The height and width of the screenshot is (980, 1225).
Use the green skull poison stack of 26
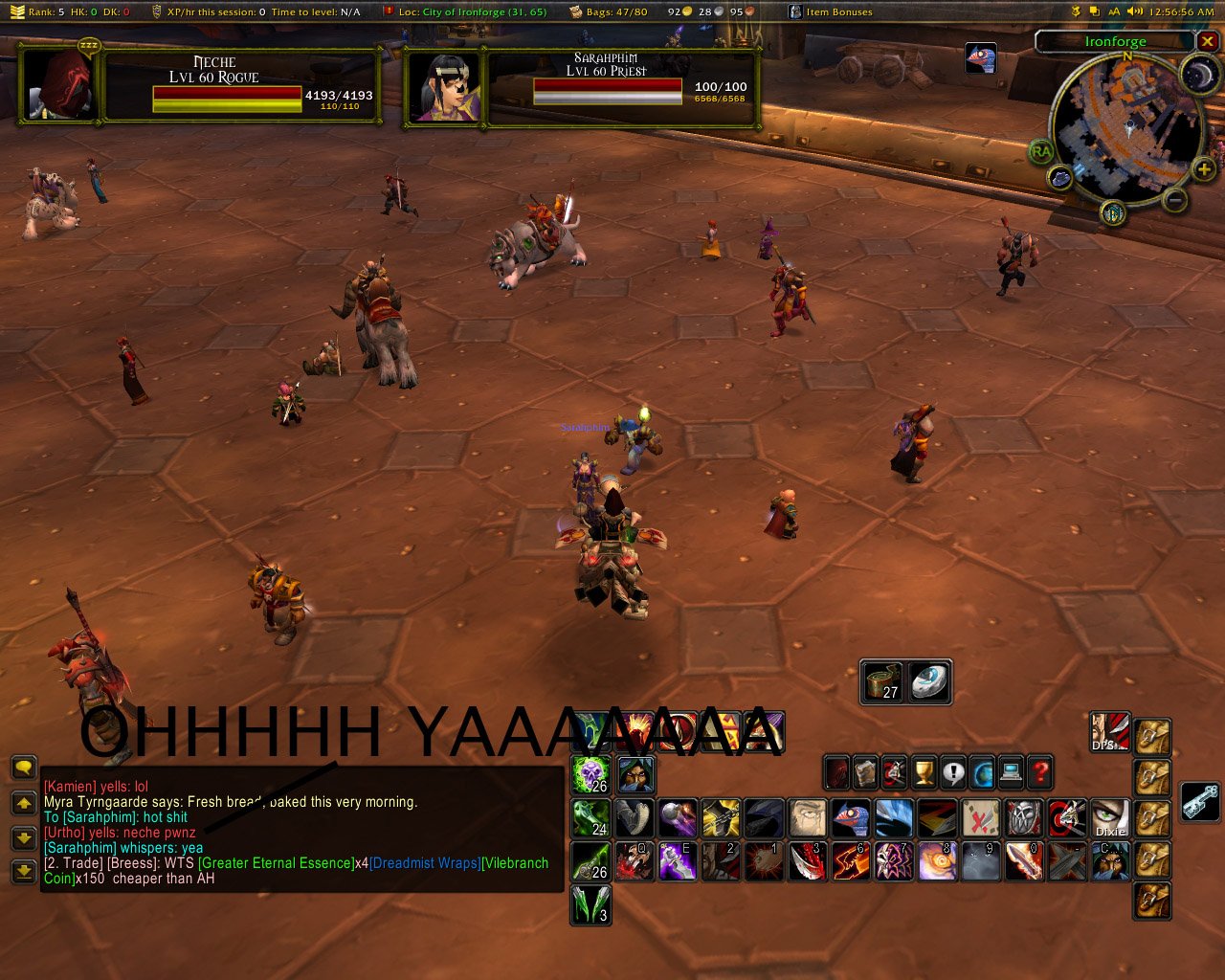point(591,774)
